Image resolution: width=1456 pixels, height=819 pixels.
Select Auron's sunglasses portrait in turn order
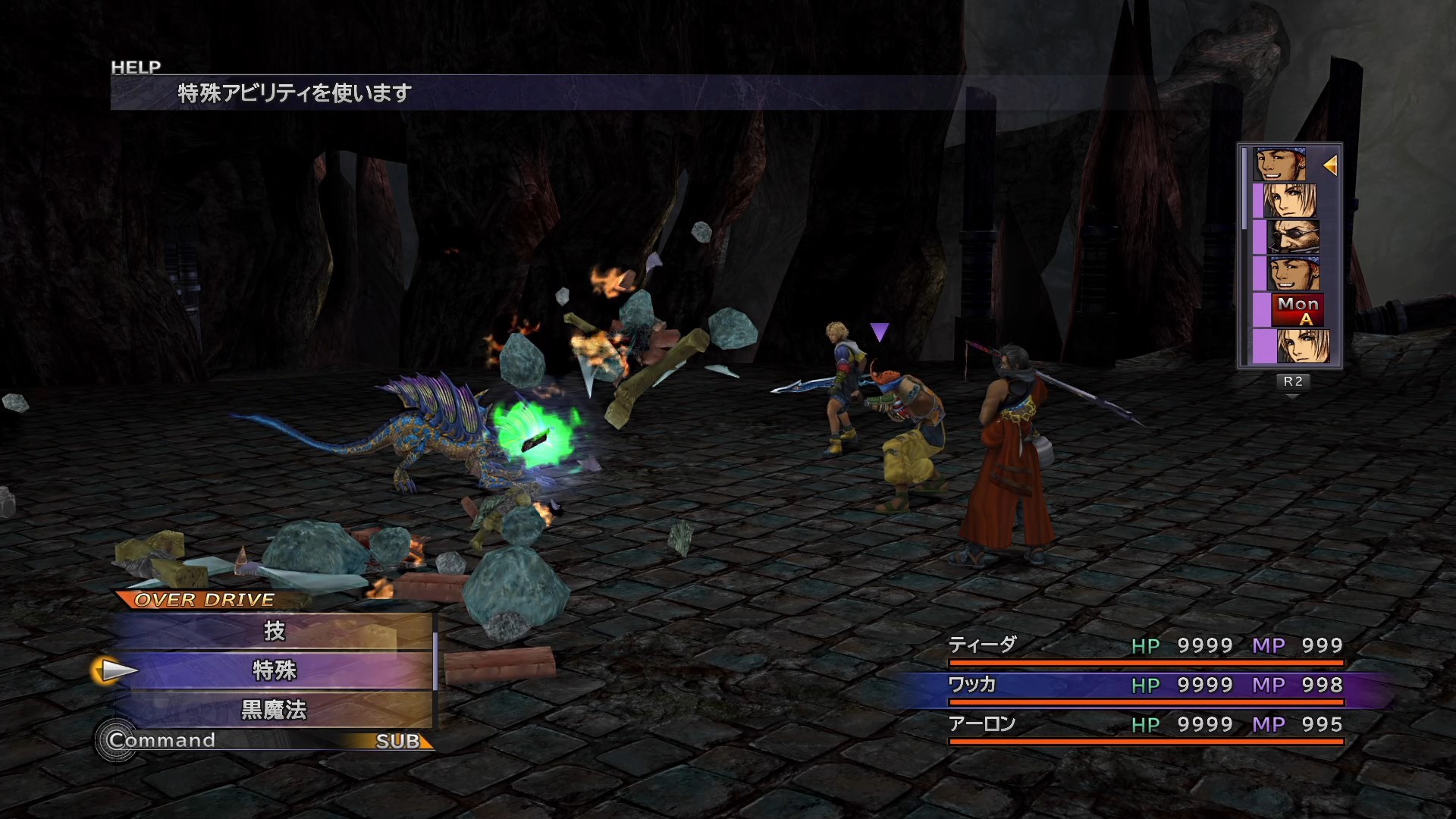(1294, 237)
